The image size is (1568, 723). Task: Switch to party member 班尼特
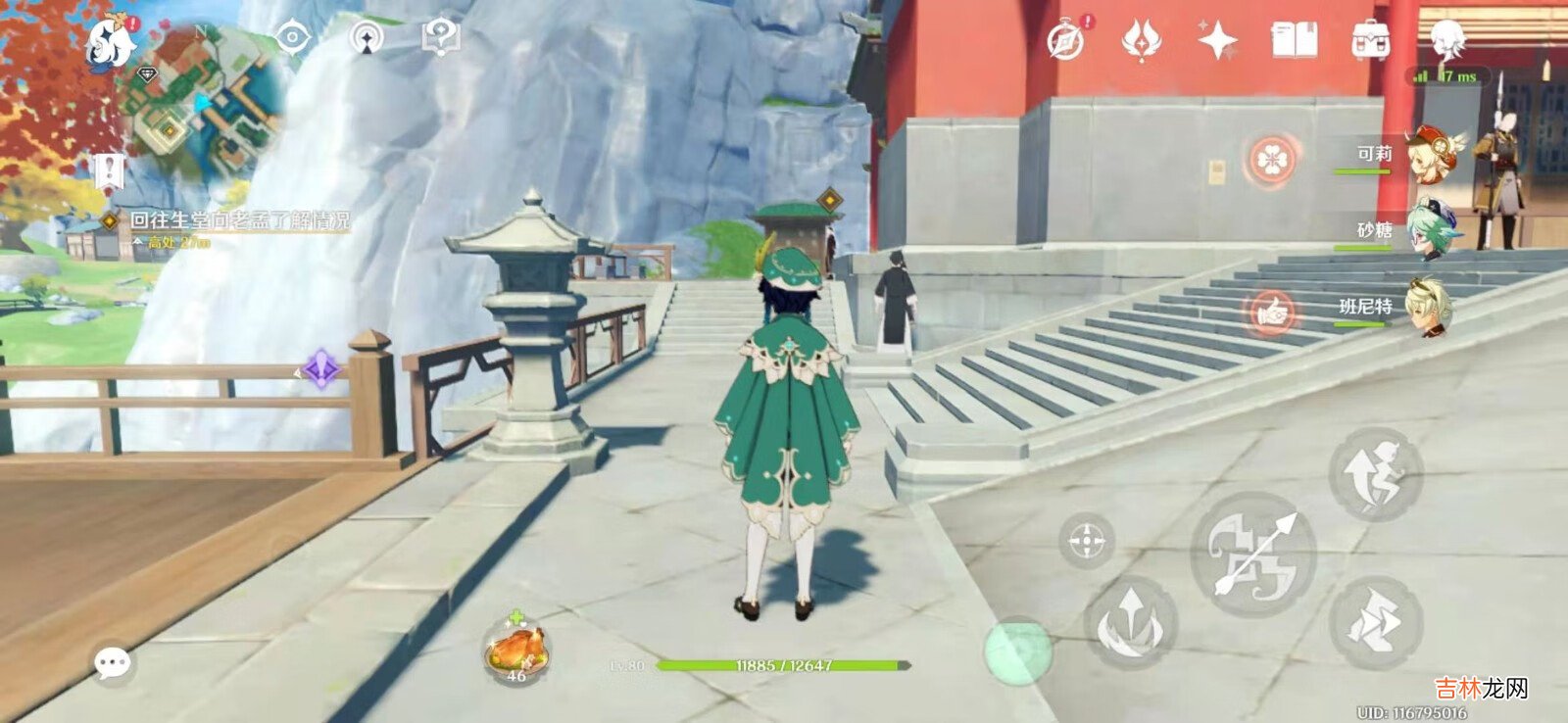click(x=1429, y=307)
